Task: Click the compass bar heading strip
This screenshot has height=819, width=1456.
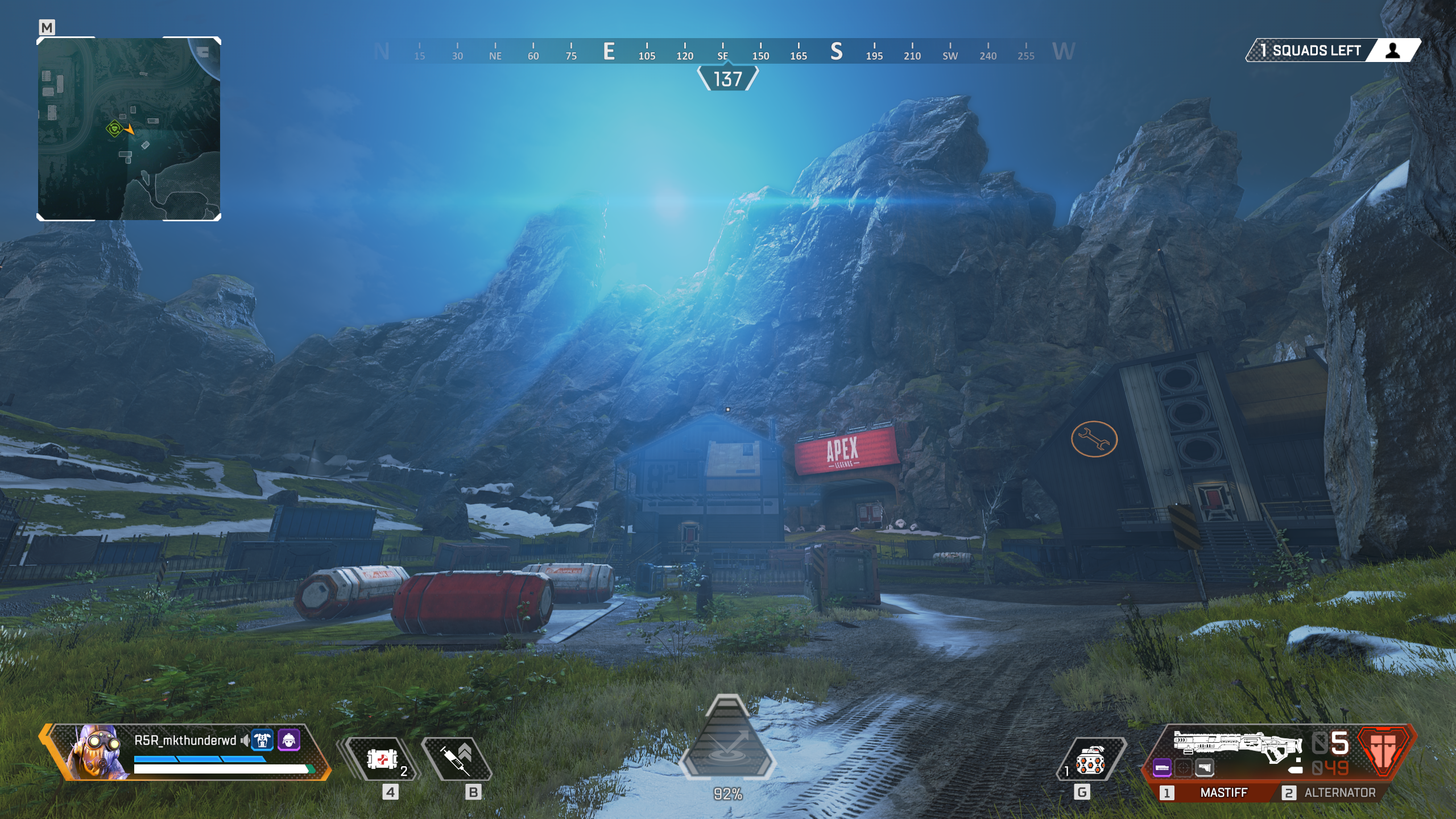Action: (x=722, y=51)
